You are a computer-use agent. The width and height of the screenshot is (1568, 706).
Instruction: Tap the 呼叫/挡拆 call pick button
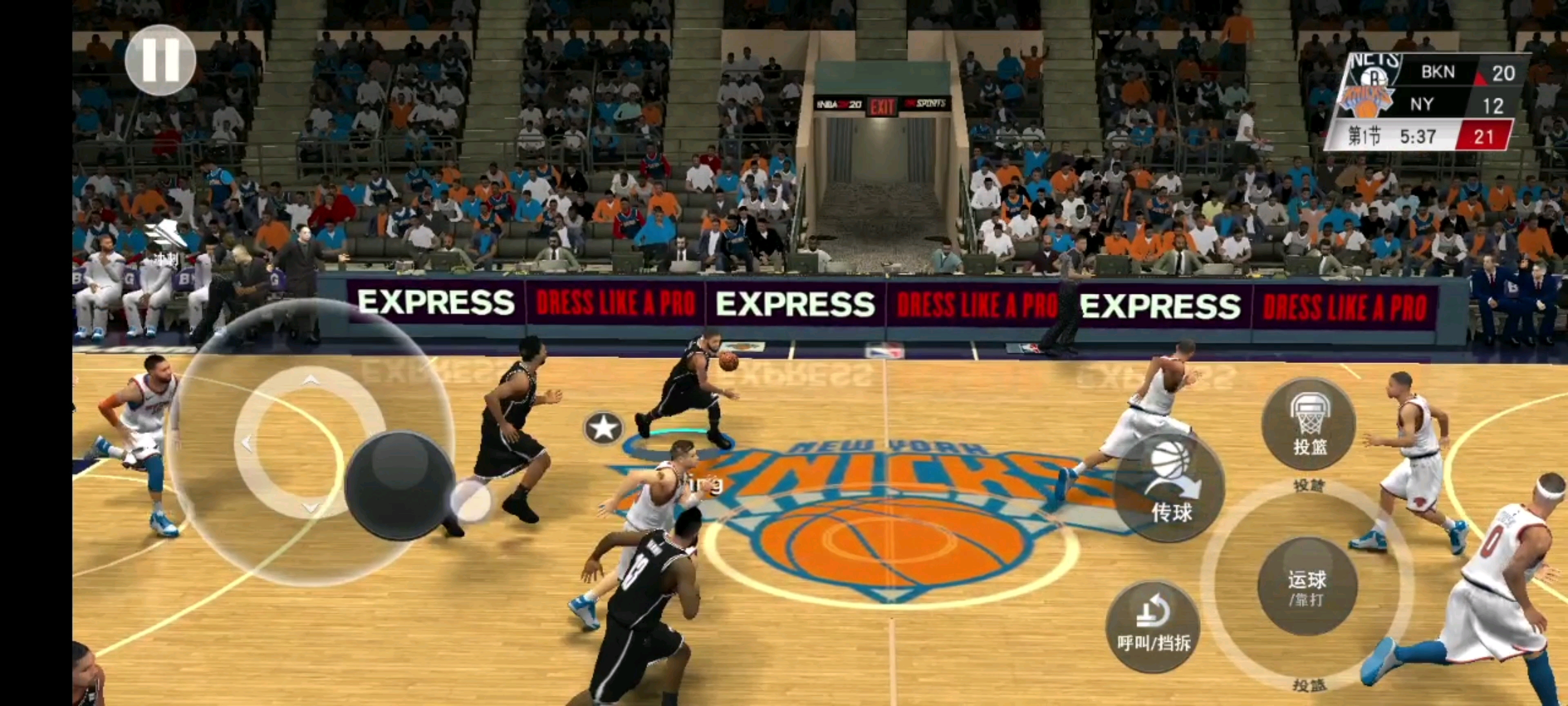pos(1153,626)
